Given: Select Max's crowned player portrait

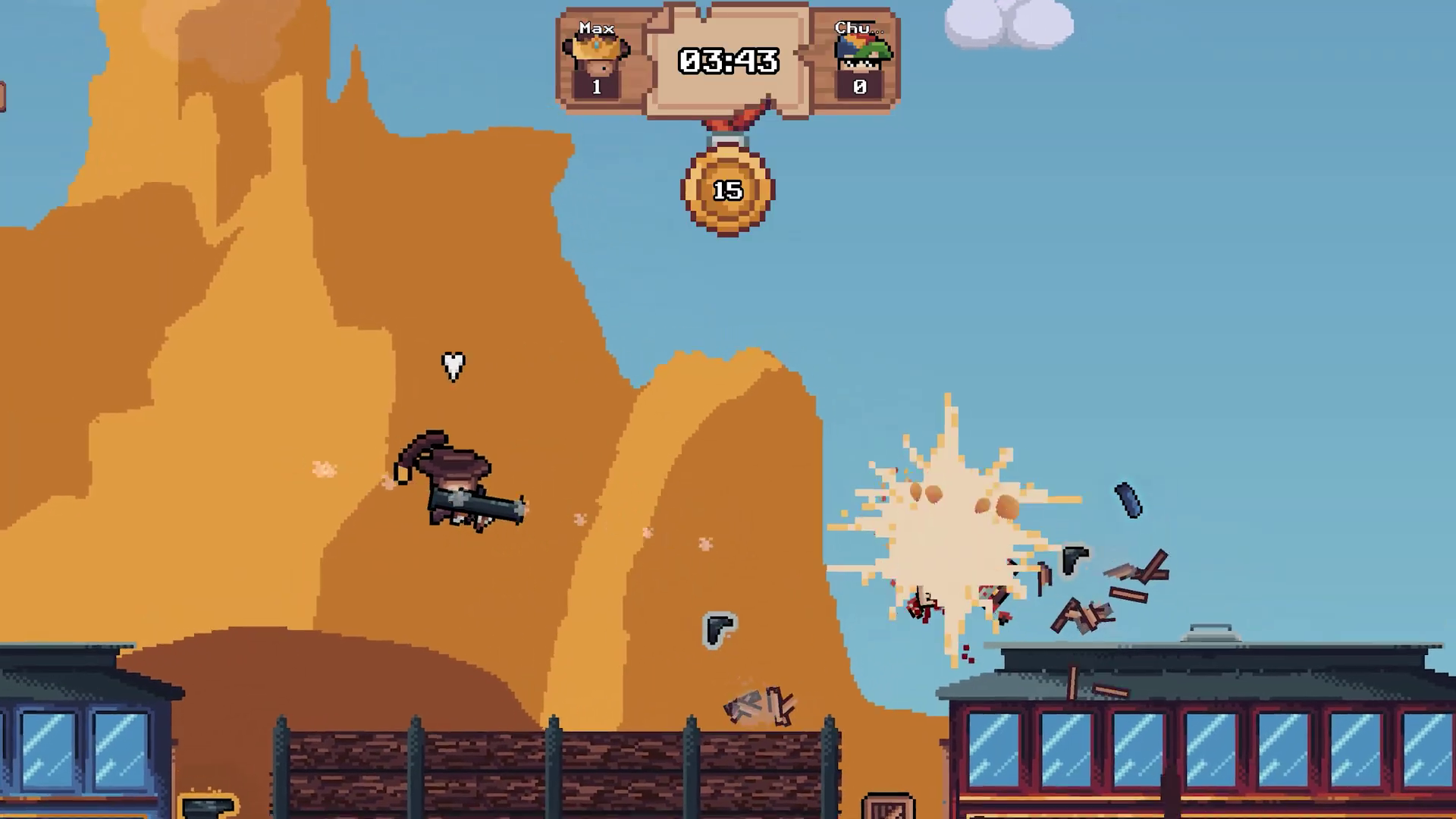Looking at the screenshot, I should coord(596,54).
